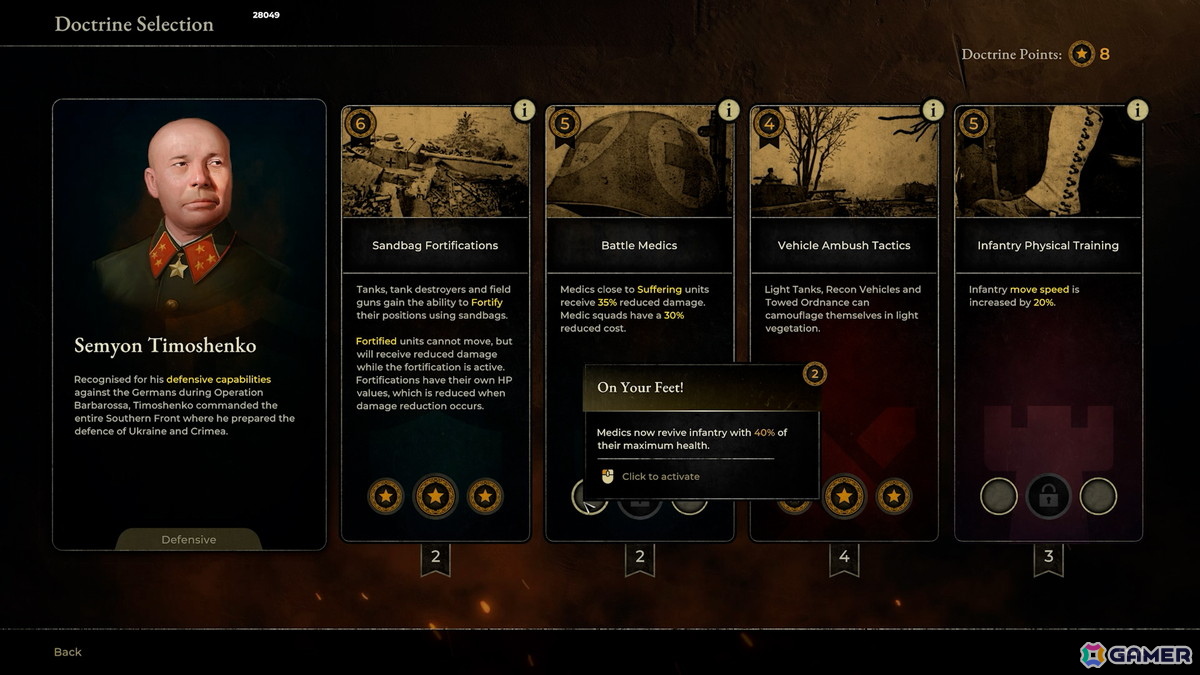Open info for Infantry Physical Training card
Viewport: 1200px width, 675px height.
(1136, 110)
